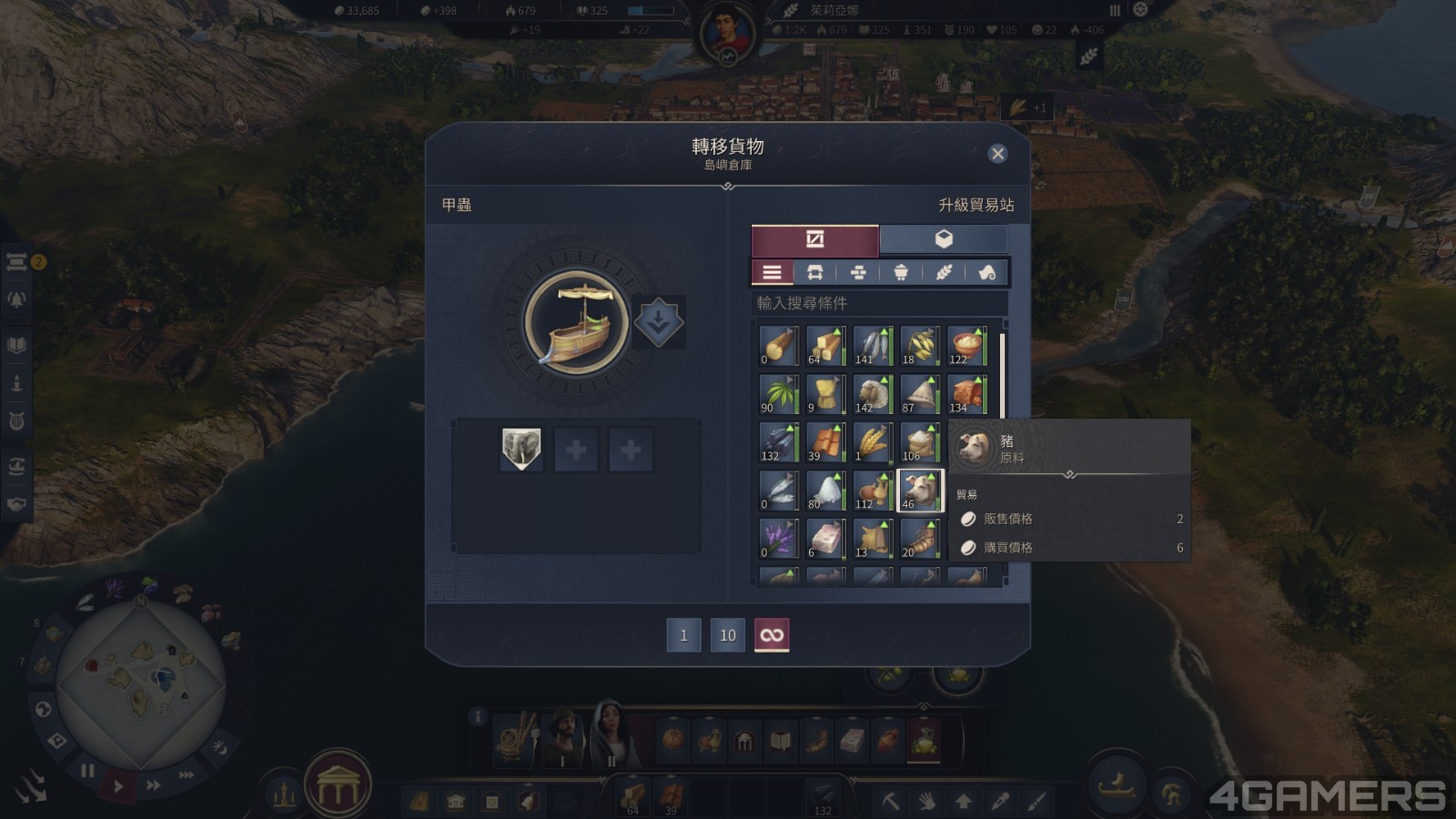This screenshot has width=1456, height=819.
Task: Set transfer amount to 1
Action: click(x=683, y=635)
